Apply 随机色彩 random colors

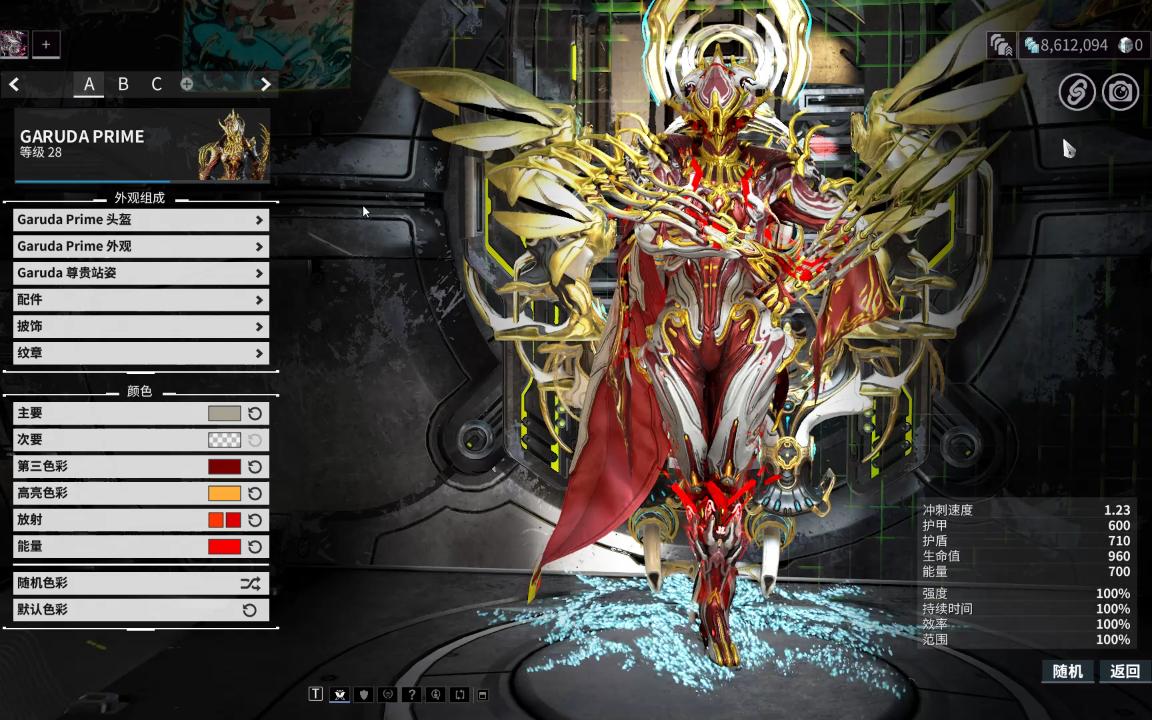point(140,583)
